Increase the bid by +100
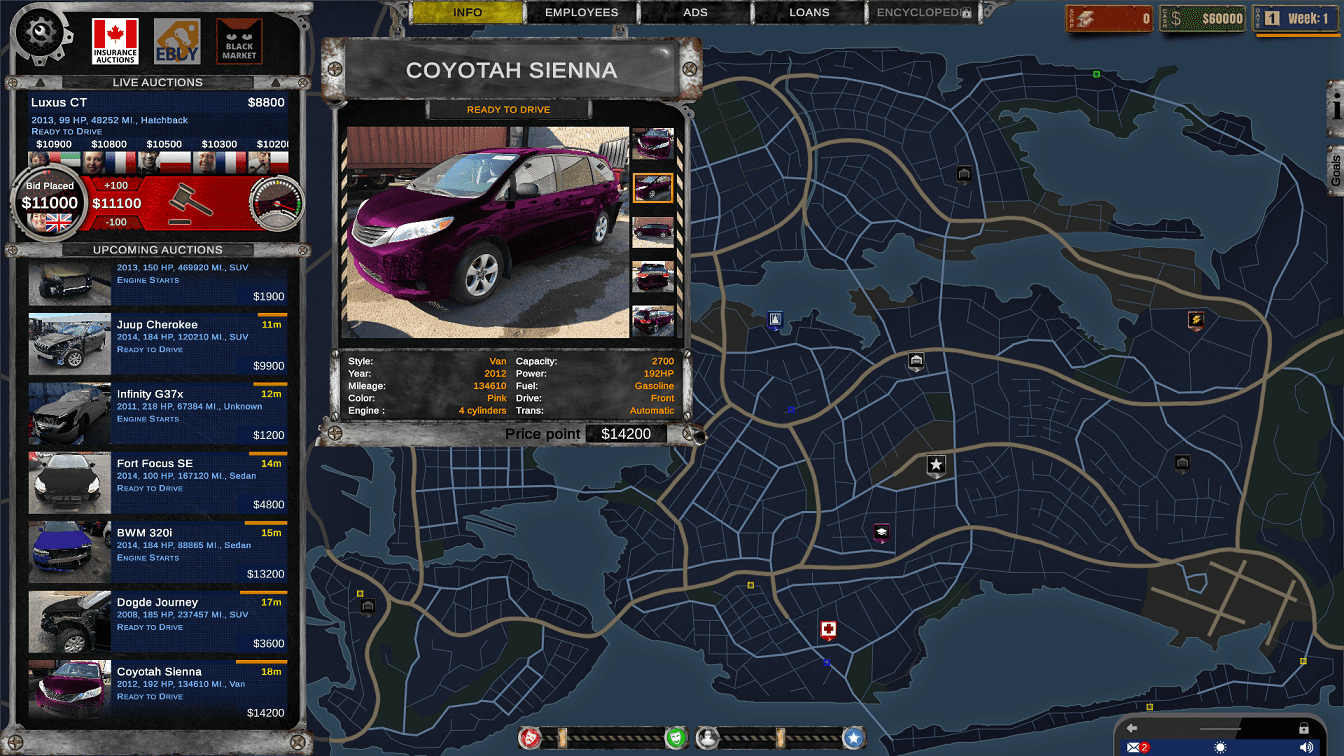This screenshot has width=1344, height=756. coord(116,186)
